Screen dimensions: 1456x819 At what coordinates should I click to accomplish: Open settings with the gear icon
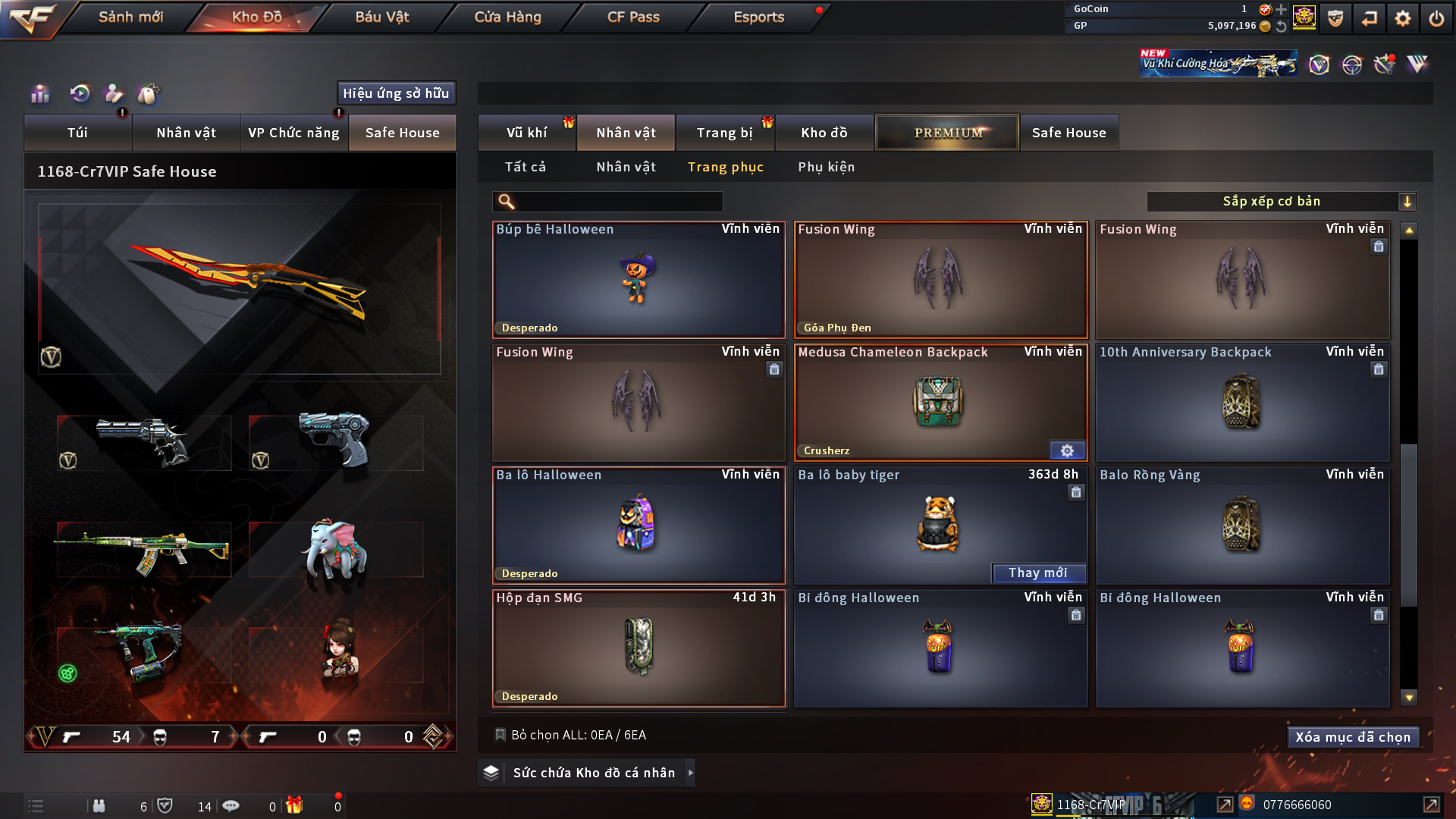tap(1403, 18)
